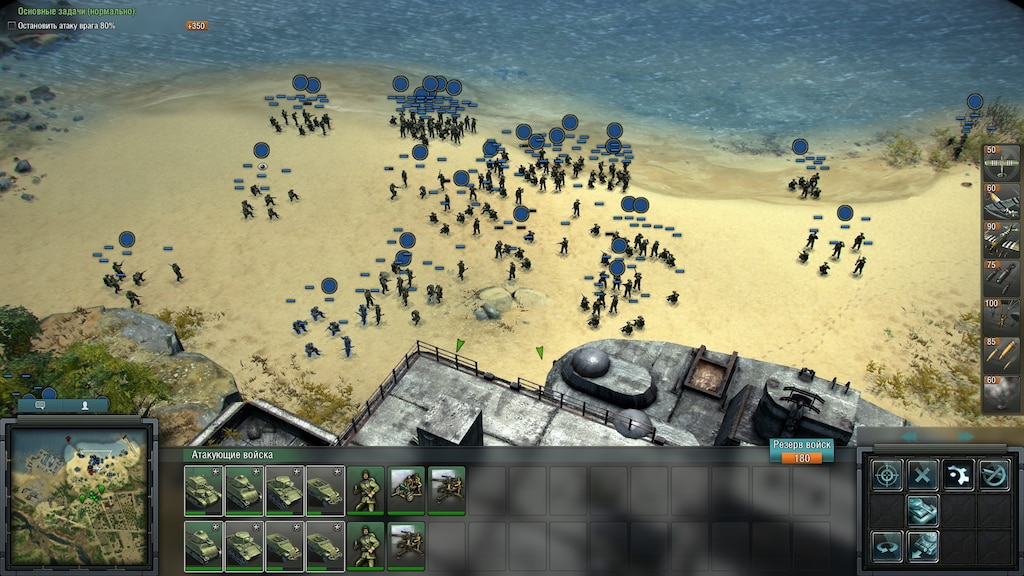
Task: Click the 'Основные задачи' objectives header
Action: (68, 11)
